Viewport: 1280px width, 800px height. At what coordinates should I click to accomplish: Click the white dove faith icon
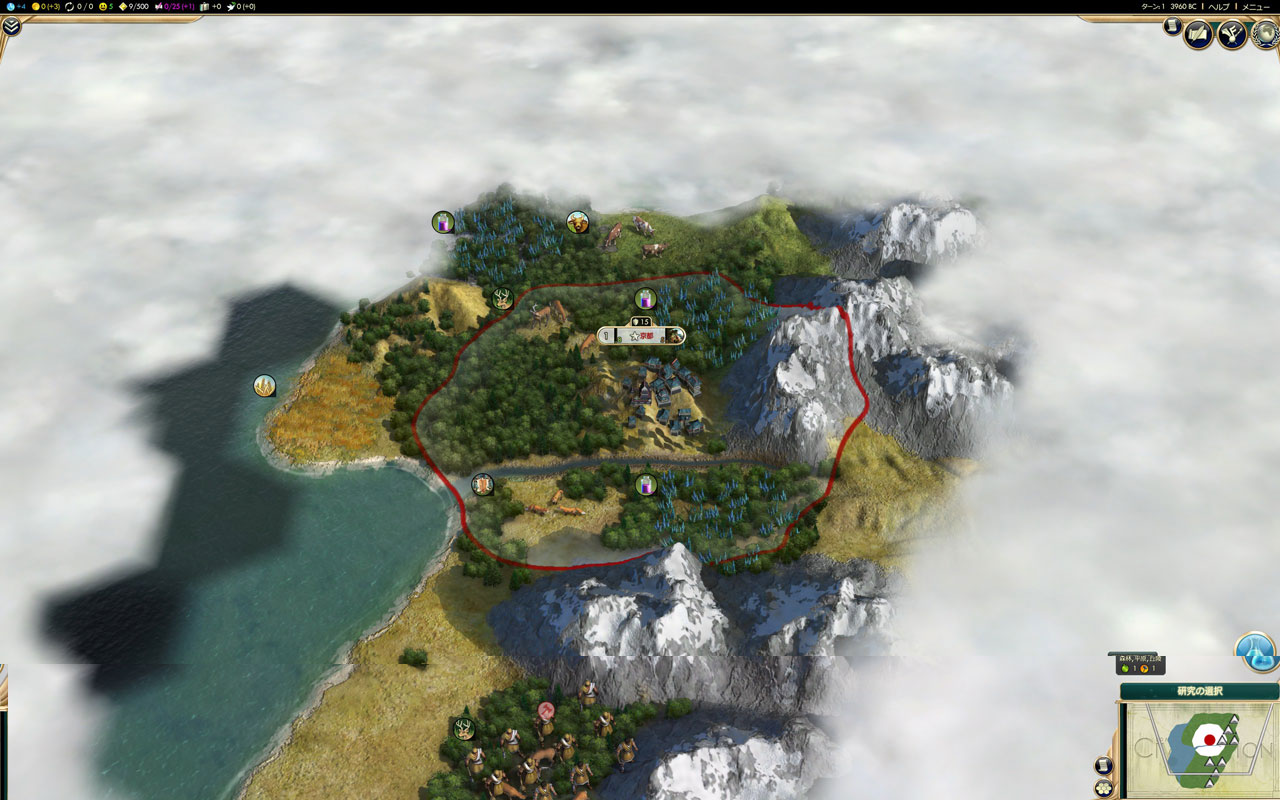click(x=231, y=6)
